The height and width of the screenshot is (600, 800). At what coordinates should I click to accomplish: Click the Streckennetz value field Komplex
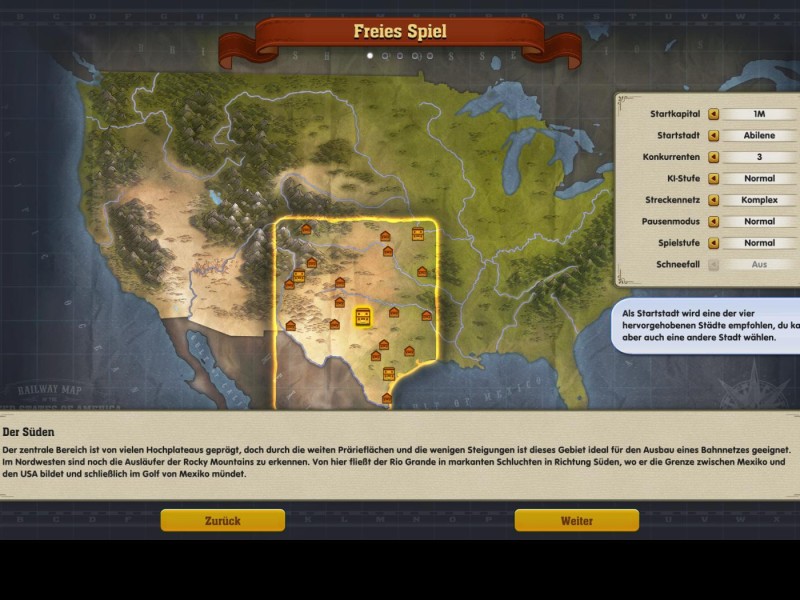[x=759, y=200]
